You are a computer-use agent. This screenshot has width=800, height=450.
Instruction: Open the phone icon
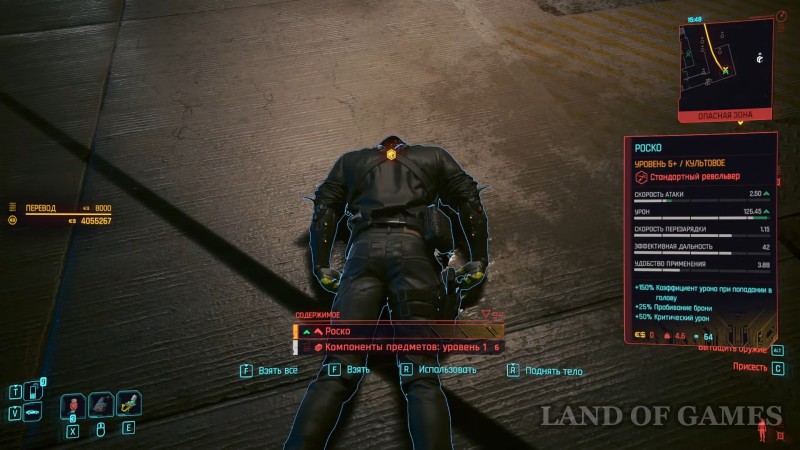[34, 391]
